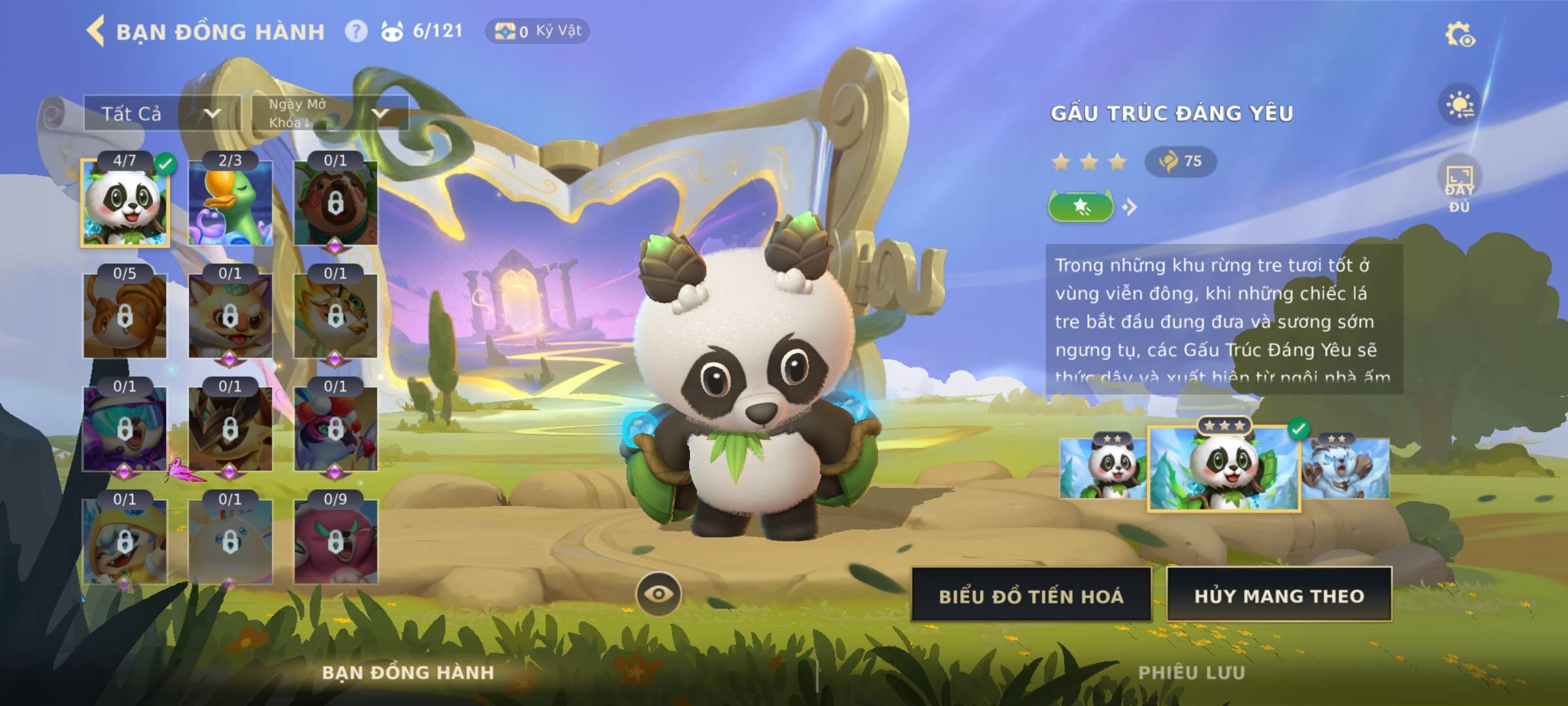This screenshot has width=1568, height=706.
Task: Open the gear settings icon with eye
Action: coord(1460,35)
